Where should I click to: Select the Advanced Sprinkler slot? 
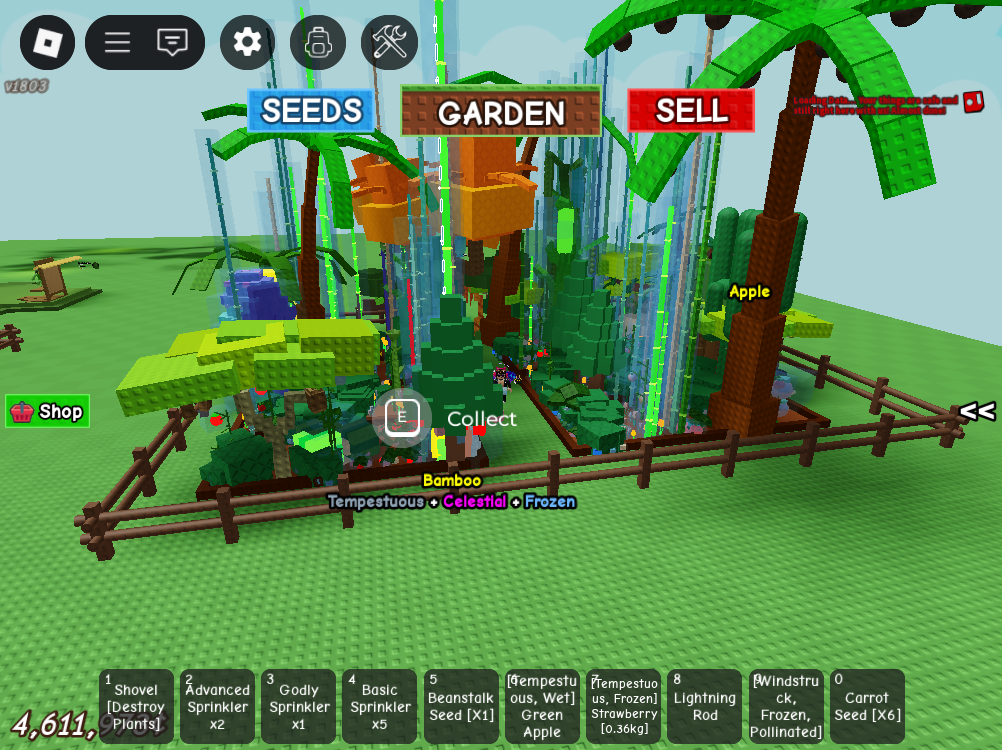217,706
